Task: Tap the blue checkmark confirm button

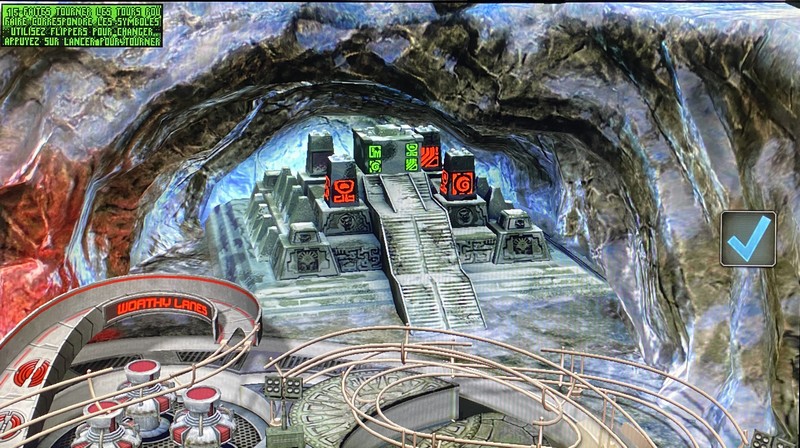Action: coord(748,238)
